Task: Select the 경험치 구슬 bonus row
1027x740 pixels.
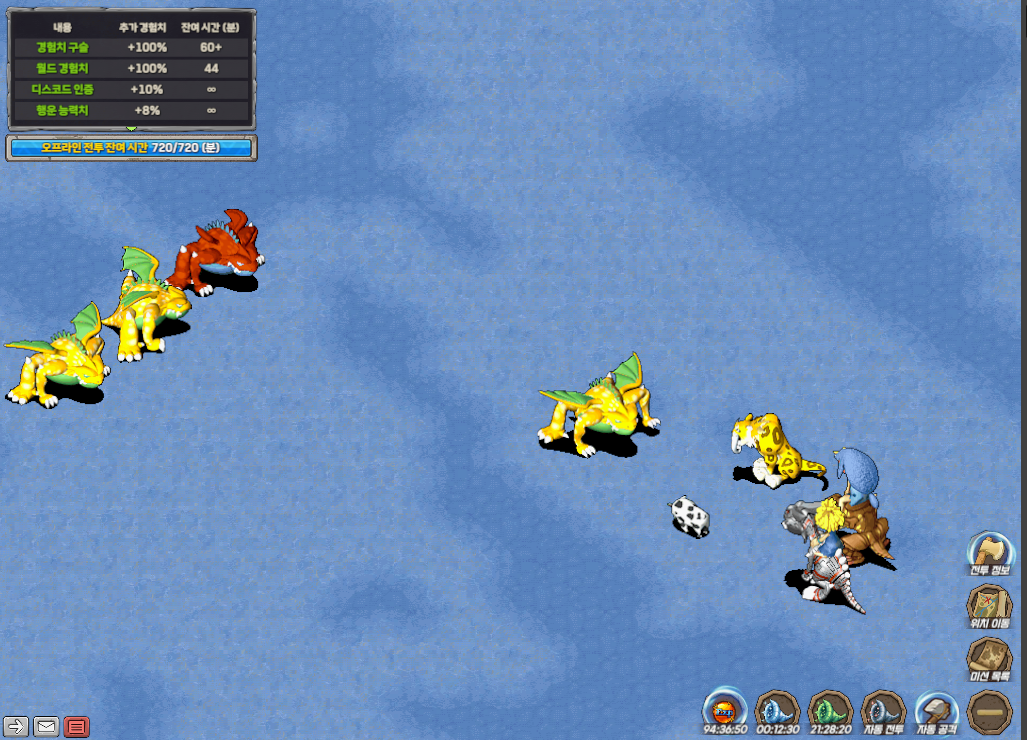Action: point(131,47)
